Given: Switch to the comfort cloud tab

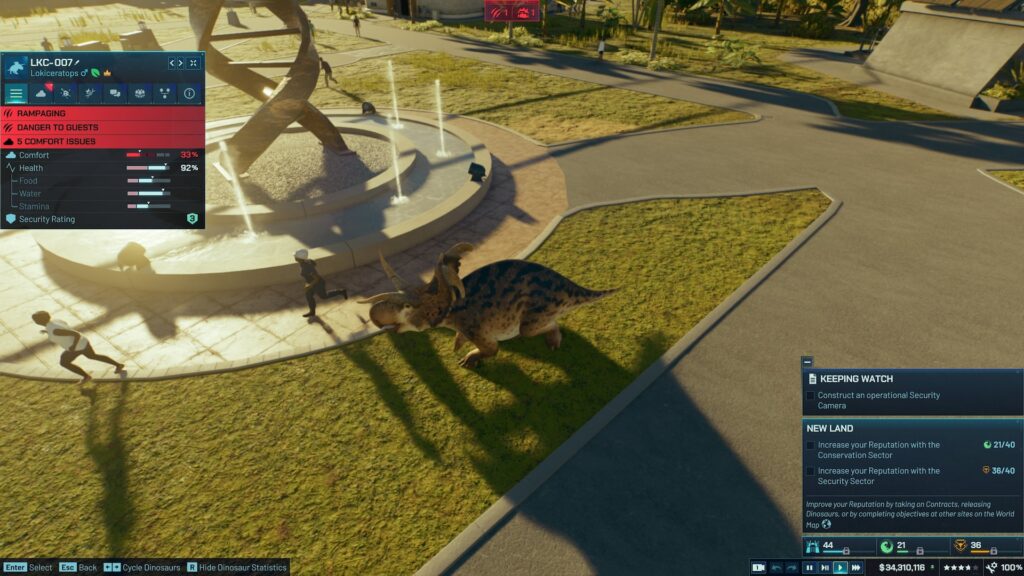Looking at the screenshot, I should coord(41,94).
